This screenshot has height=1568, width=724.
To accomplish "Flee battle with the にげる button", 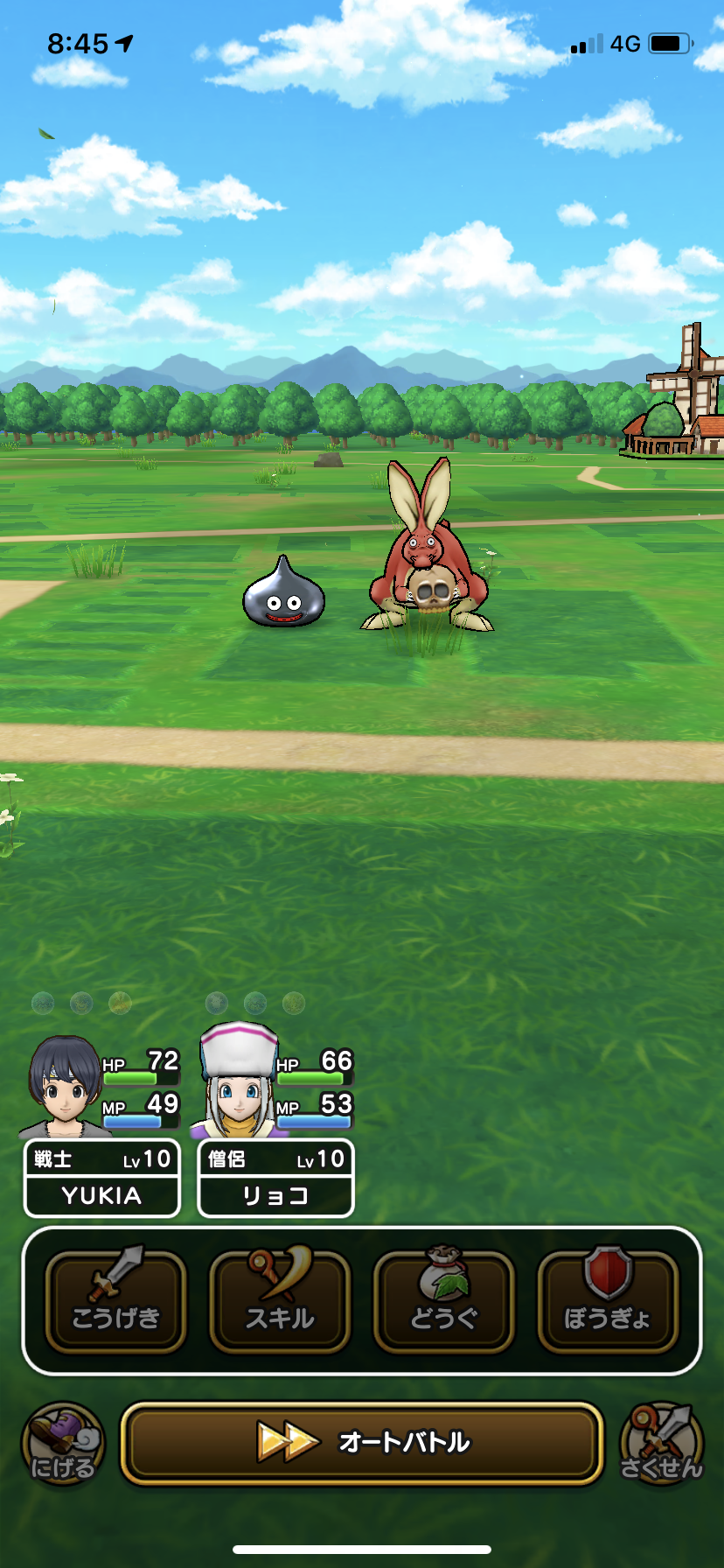I will [x=63, y=1445].
